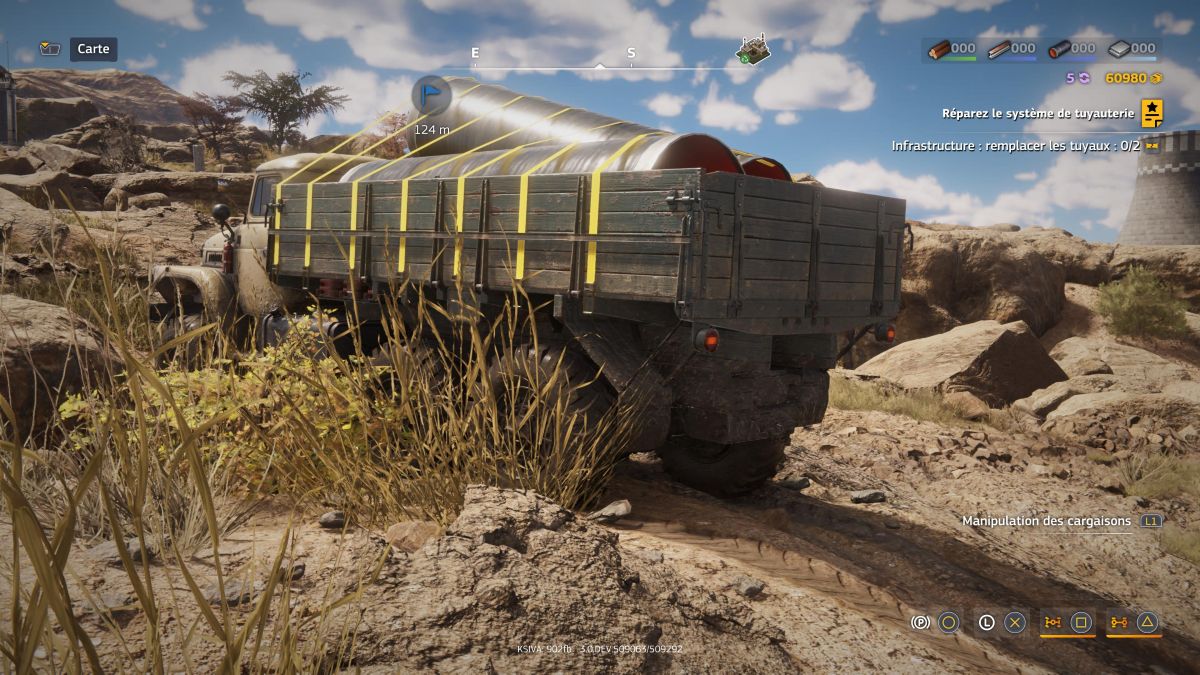This screenshot has width=1200, height=675.
Task: Click the base building icon on the compass
Action: [752, 50]
